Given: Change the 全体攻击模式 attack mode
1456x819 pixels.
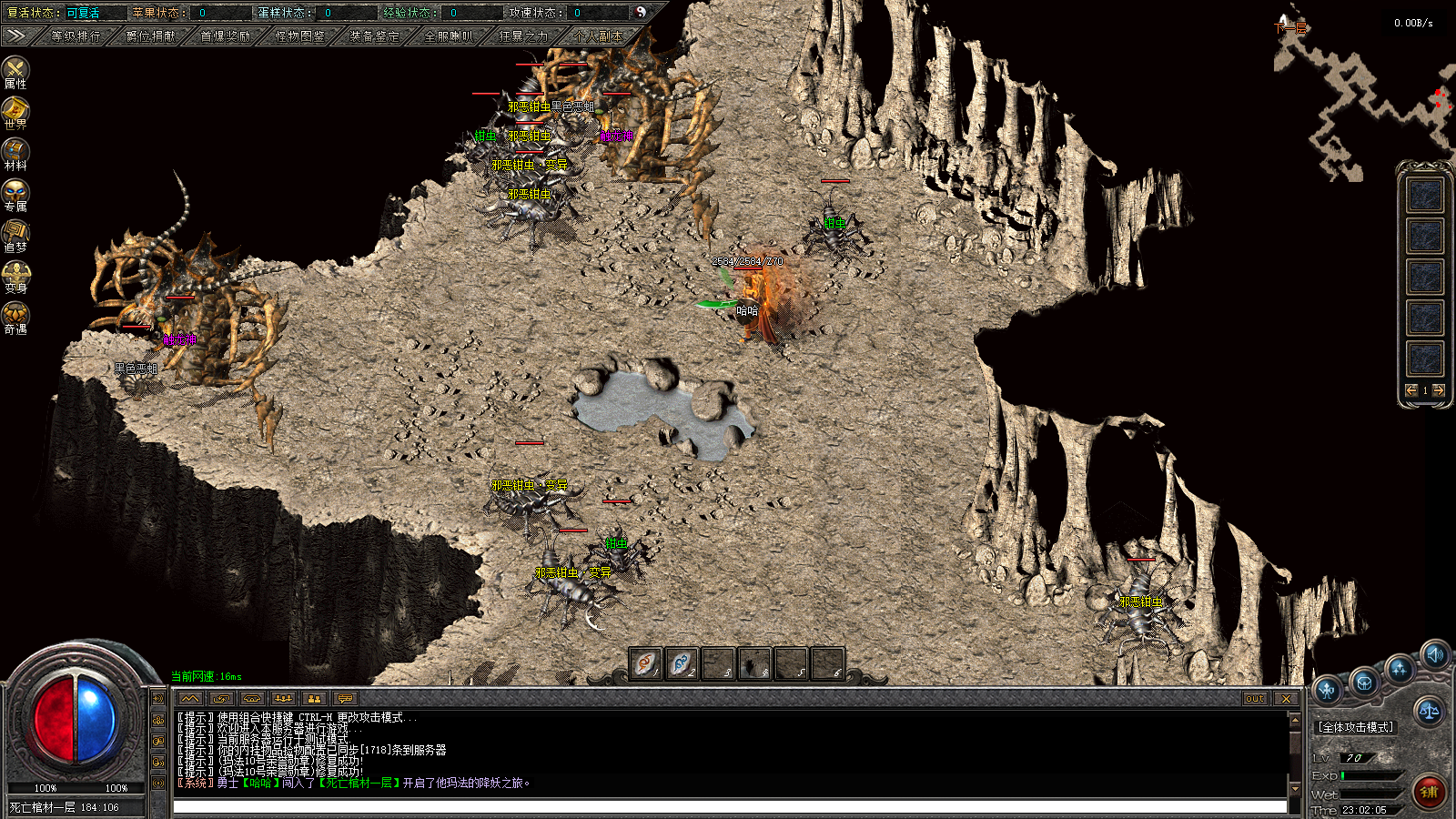Looking at the screenshot, I should pyautogui.click(x=1356, y=727).
